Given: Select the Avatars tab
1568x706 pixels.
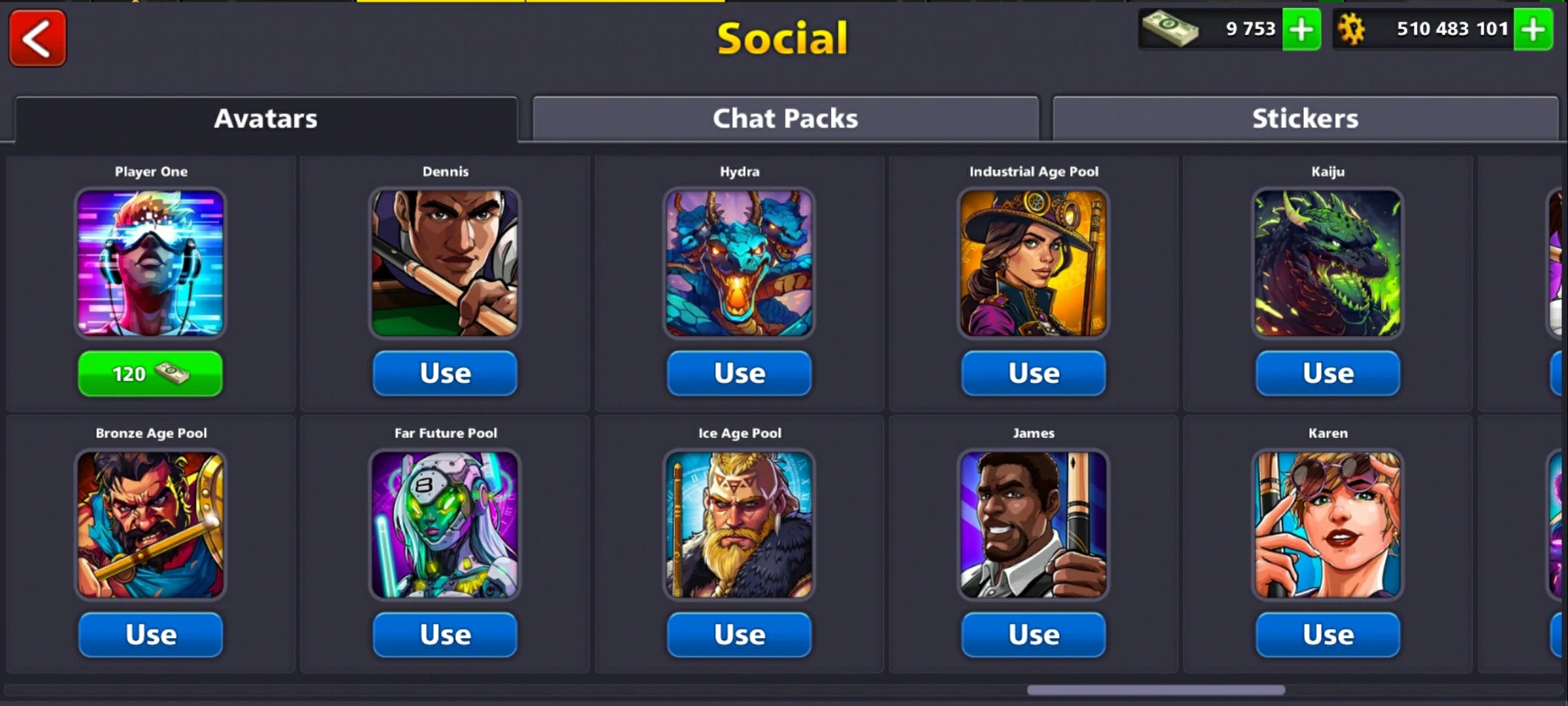Looking at the screenshot, I should [x=265, y=118].
